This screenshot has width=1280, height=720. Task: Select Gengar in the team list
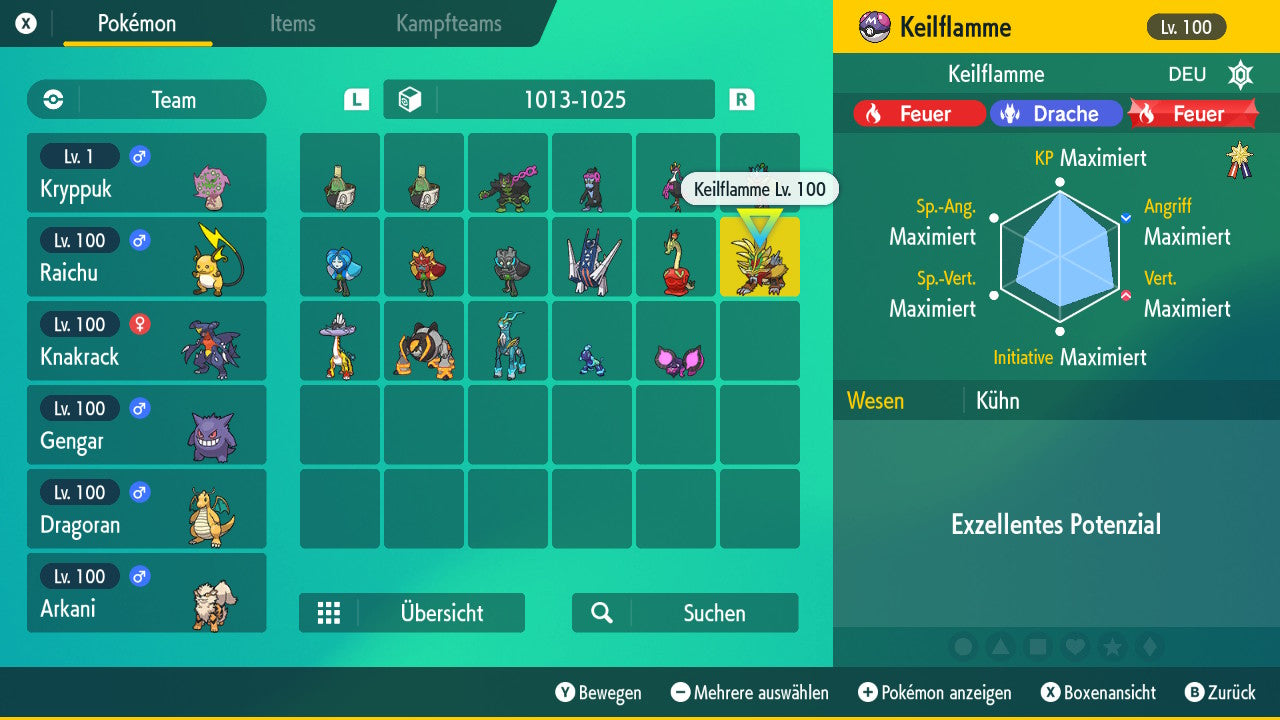click(147, 425)
